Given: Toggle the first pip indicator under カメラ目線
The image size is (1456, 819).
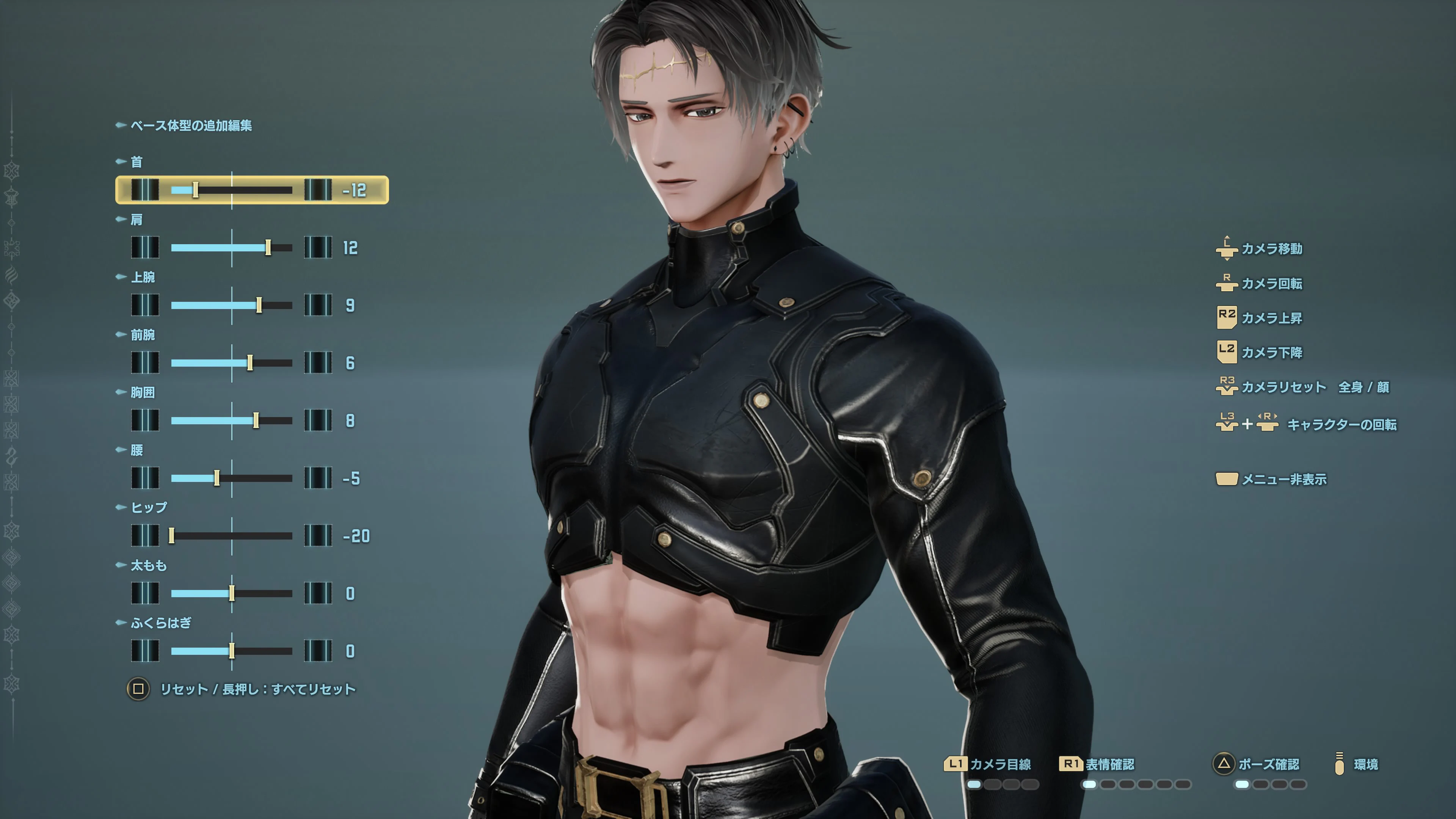Looking at the screenshot, I should [974, 784].
